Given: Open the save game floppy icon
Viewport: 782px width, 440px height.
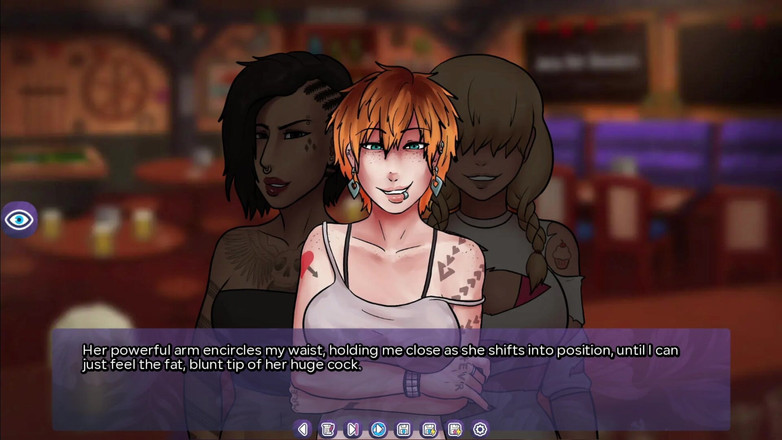Looking at the screenshot, I should click(x=404, y=429).
